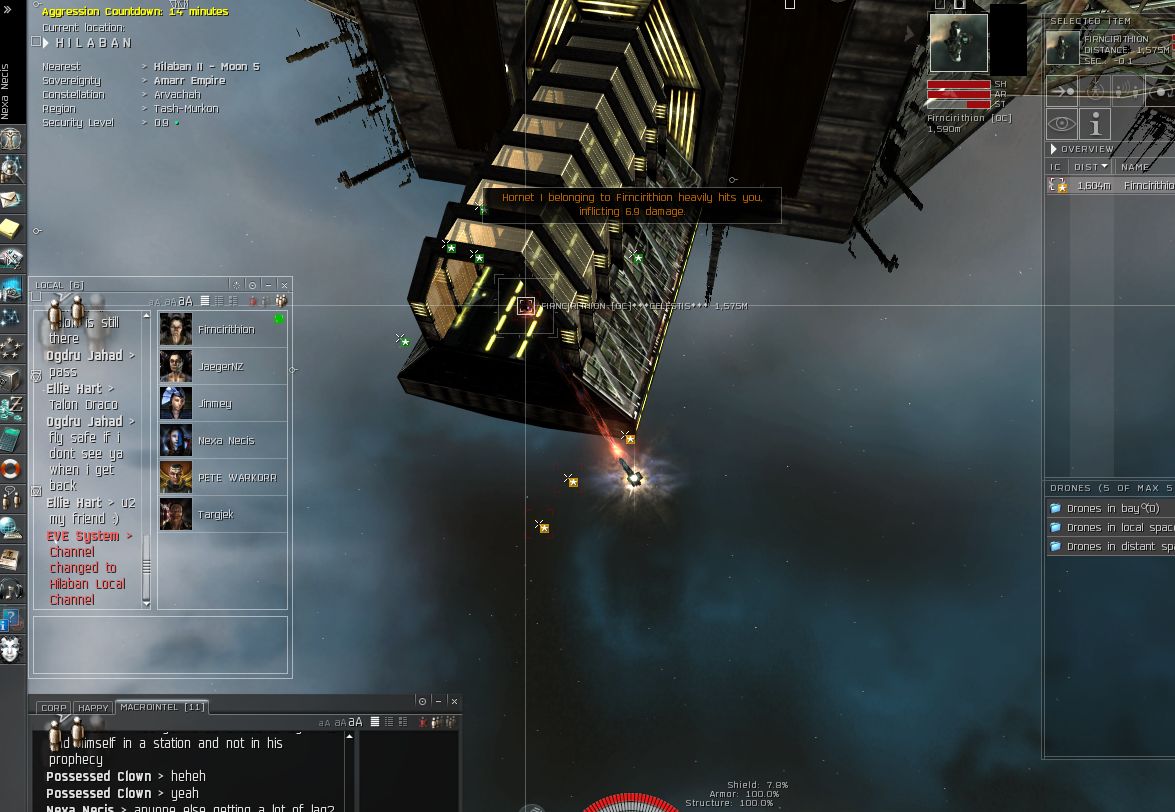Click the Local chat text input box
Image resolution: width=1175 pixels, height=812 pixels.
[160, 643]
